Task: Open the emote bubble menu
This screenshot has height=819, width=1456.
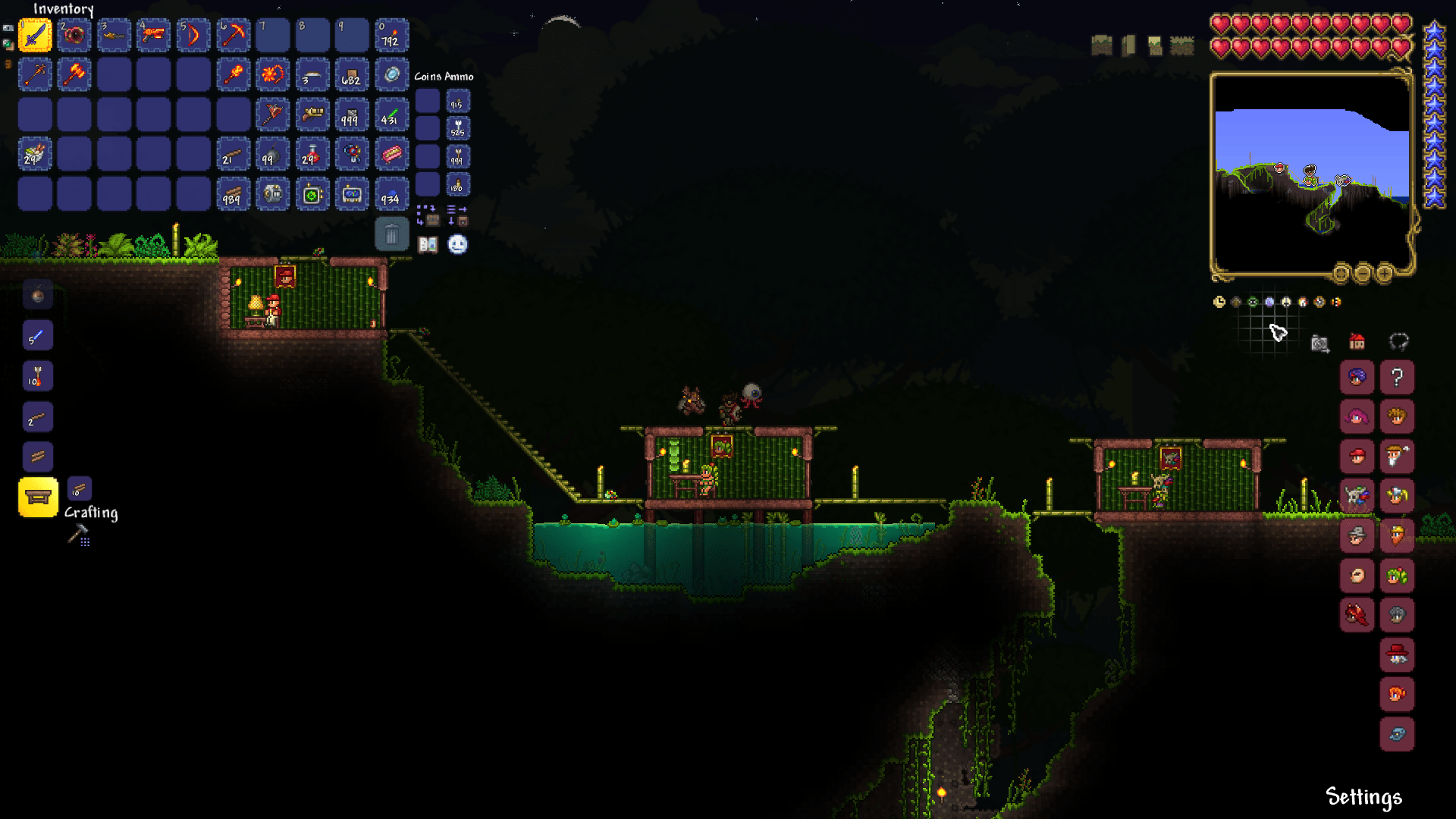Action: (458, 244)
